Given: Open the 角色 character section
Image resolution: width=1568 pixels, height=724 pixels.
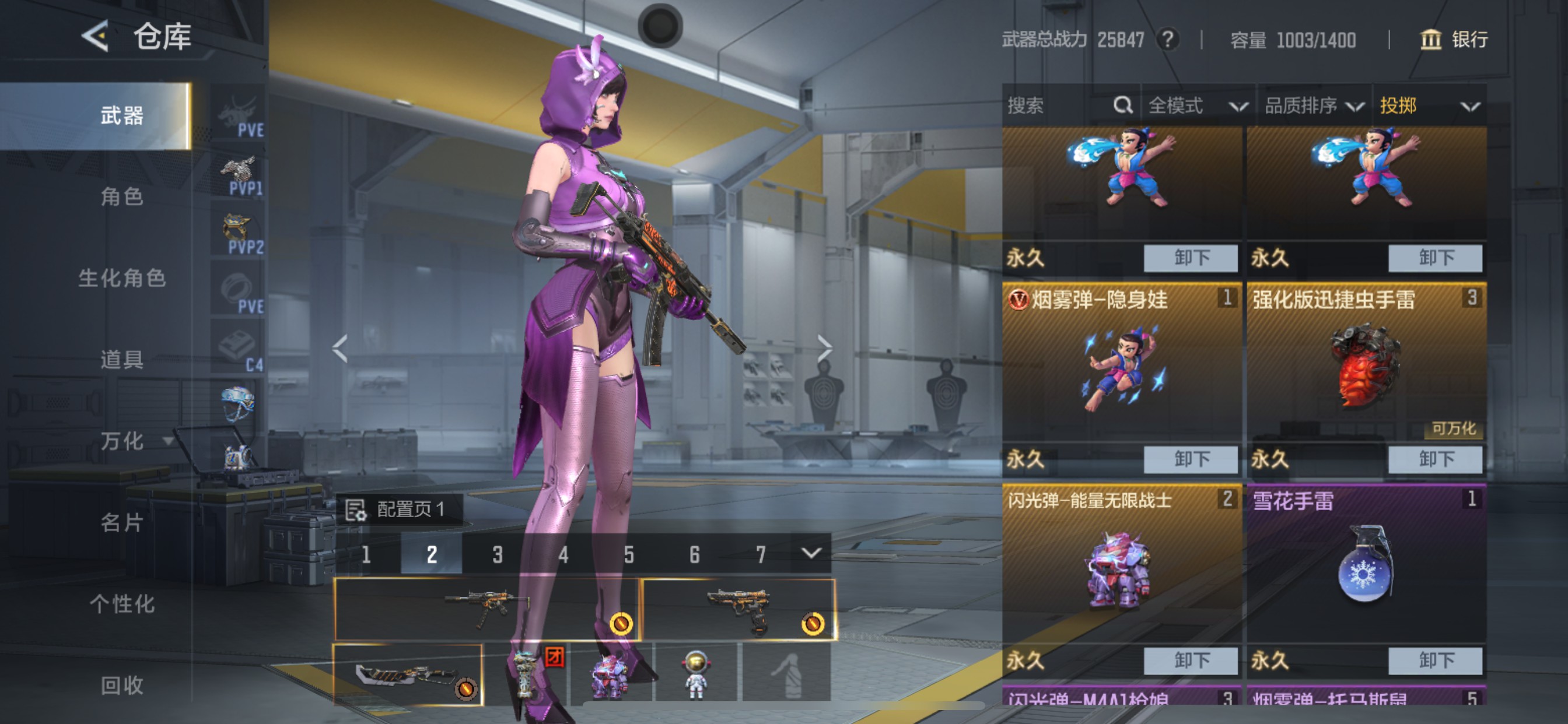Looking at the screenshot, I should [122, 196].
